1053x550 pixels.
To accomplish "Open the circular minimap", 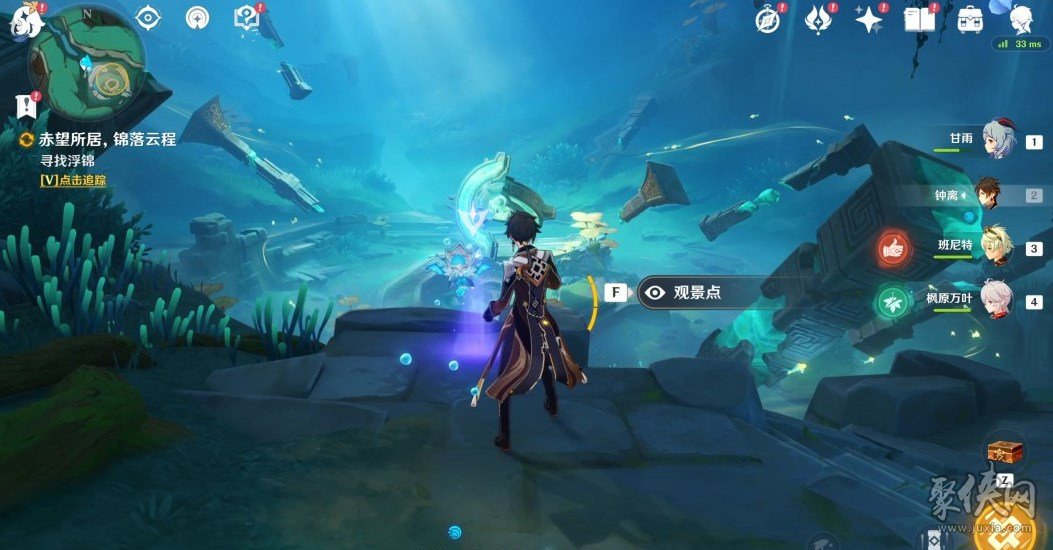I will [x=87, y=62].
